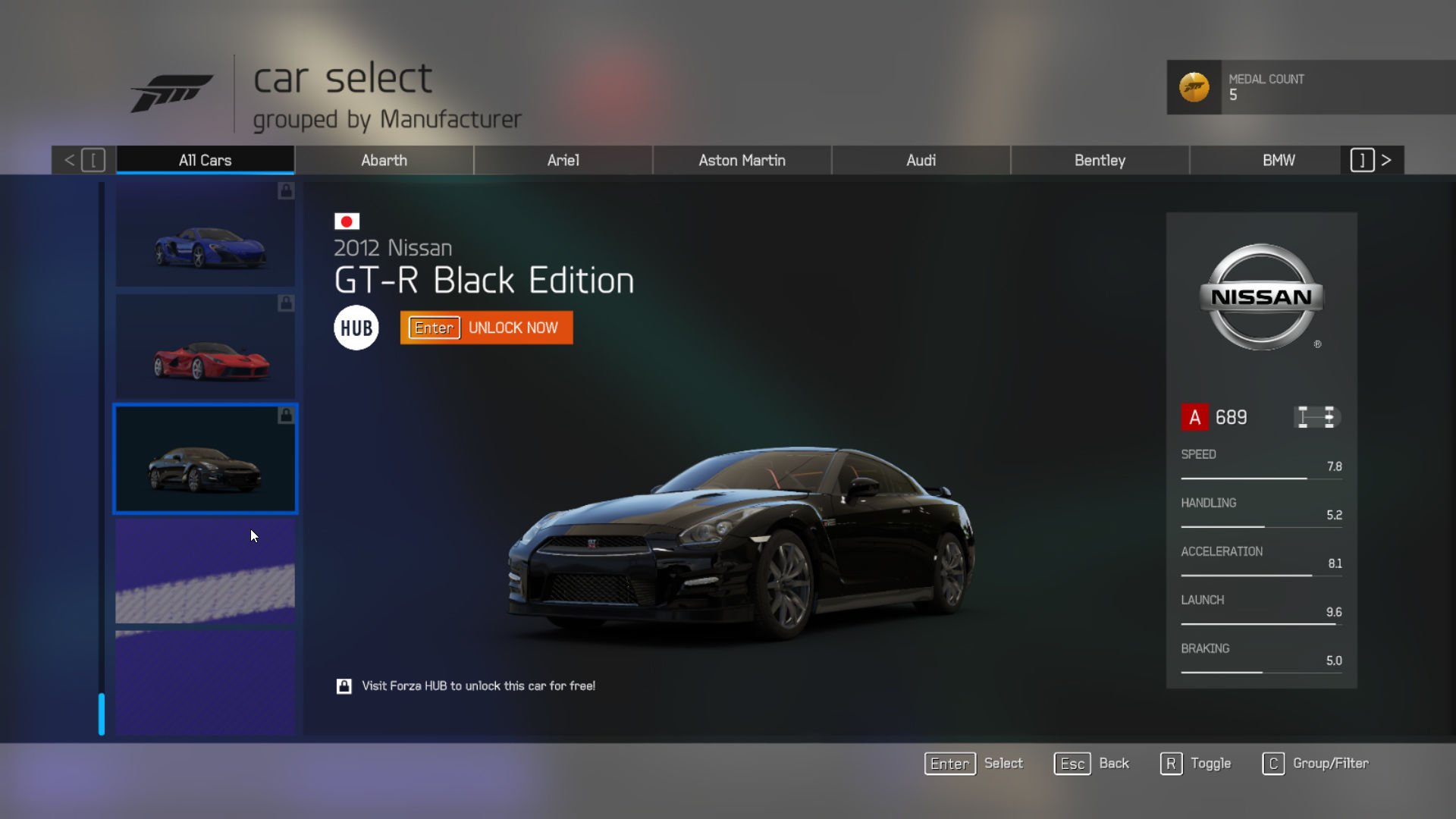Viewport: 1456px width, 819px height.
Task: Click the lock icon above the unlock message
Action: click(x=344, y=686)
